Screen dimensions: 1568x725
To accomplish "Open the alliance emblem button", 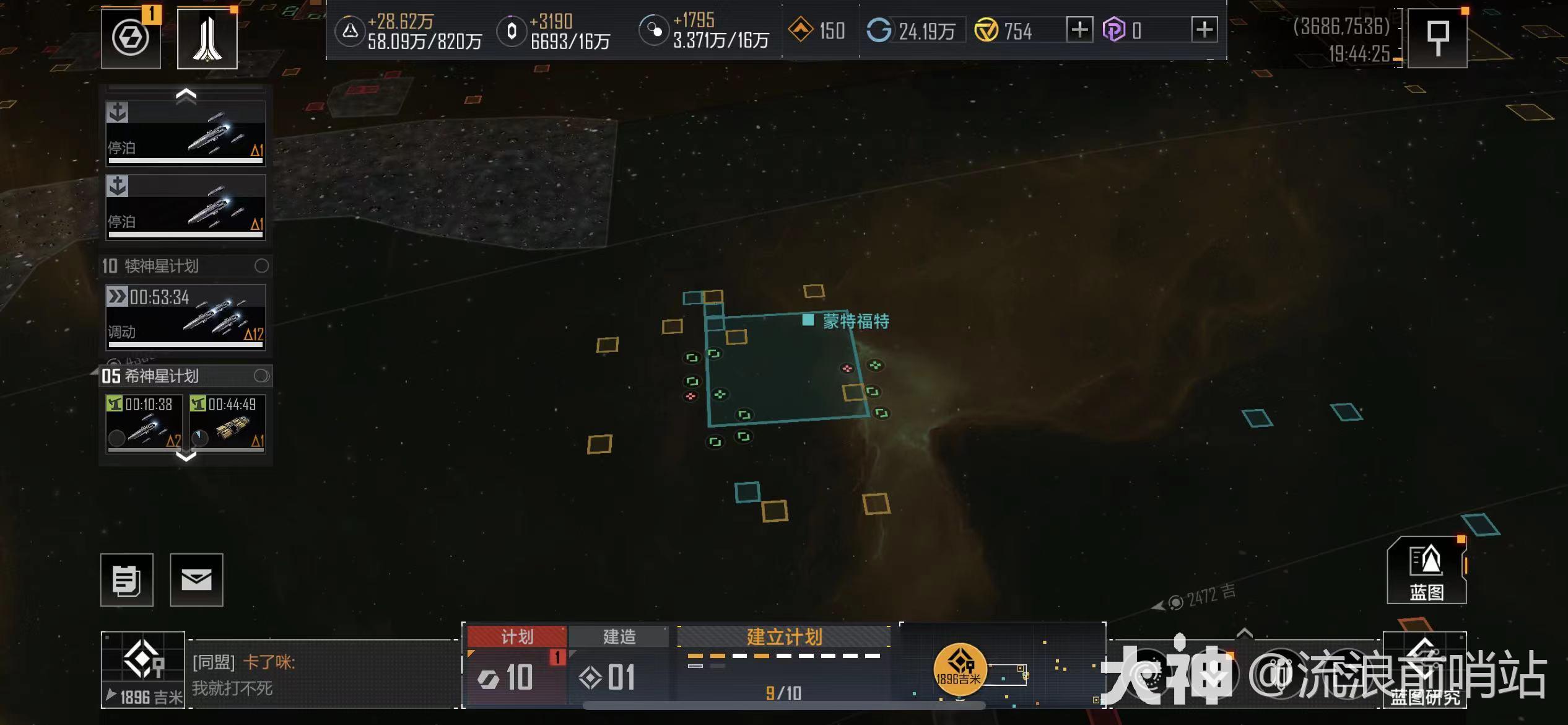I will pyautogui.click(x=207, y=38).
